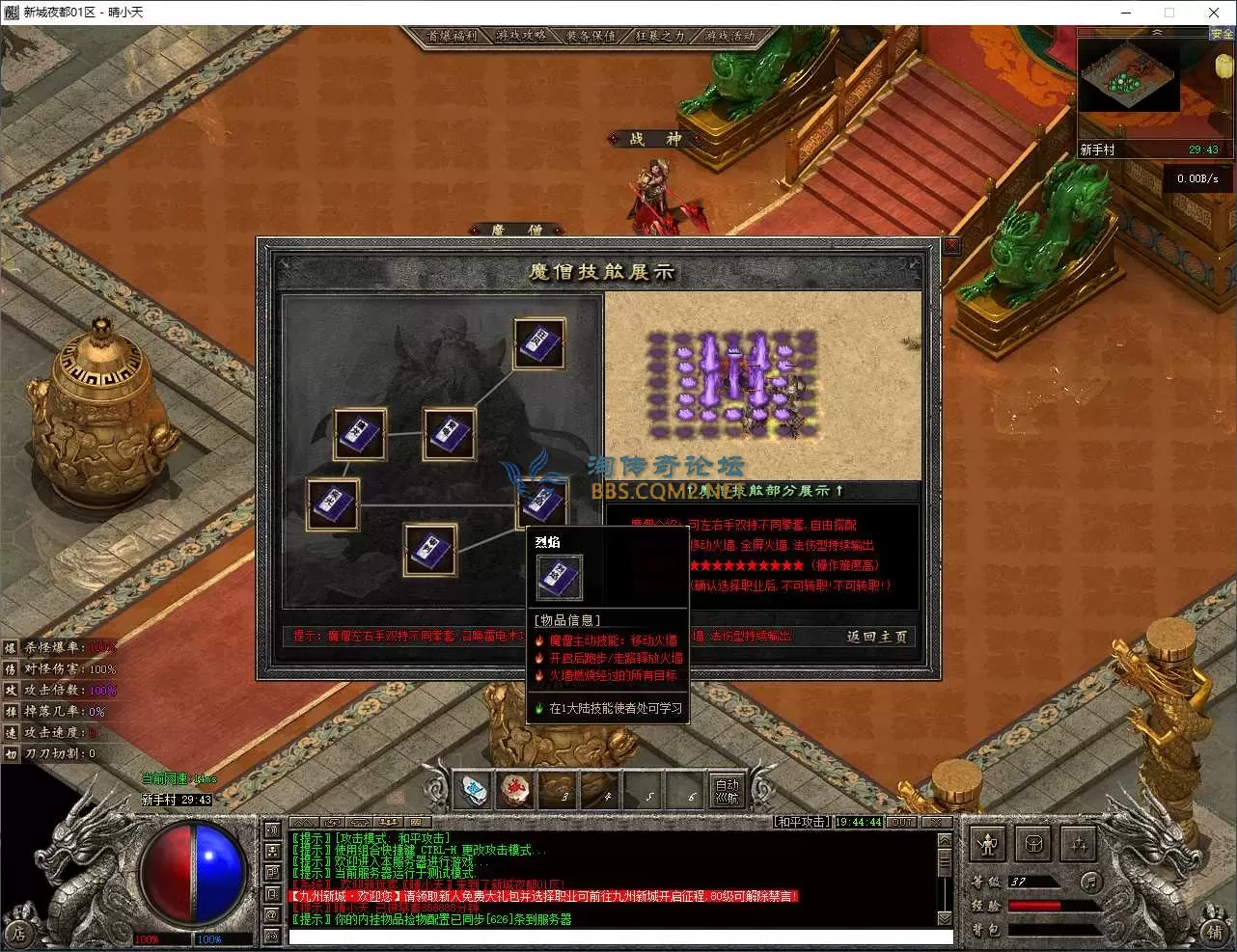Show the 游戏活动 events tab
The height and width of the screenshot is (952, 1237).
(x=730, y=36)
